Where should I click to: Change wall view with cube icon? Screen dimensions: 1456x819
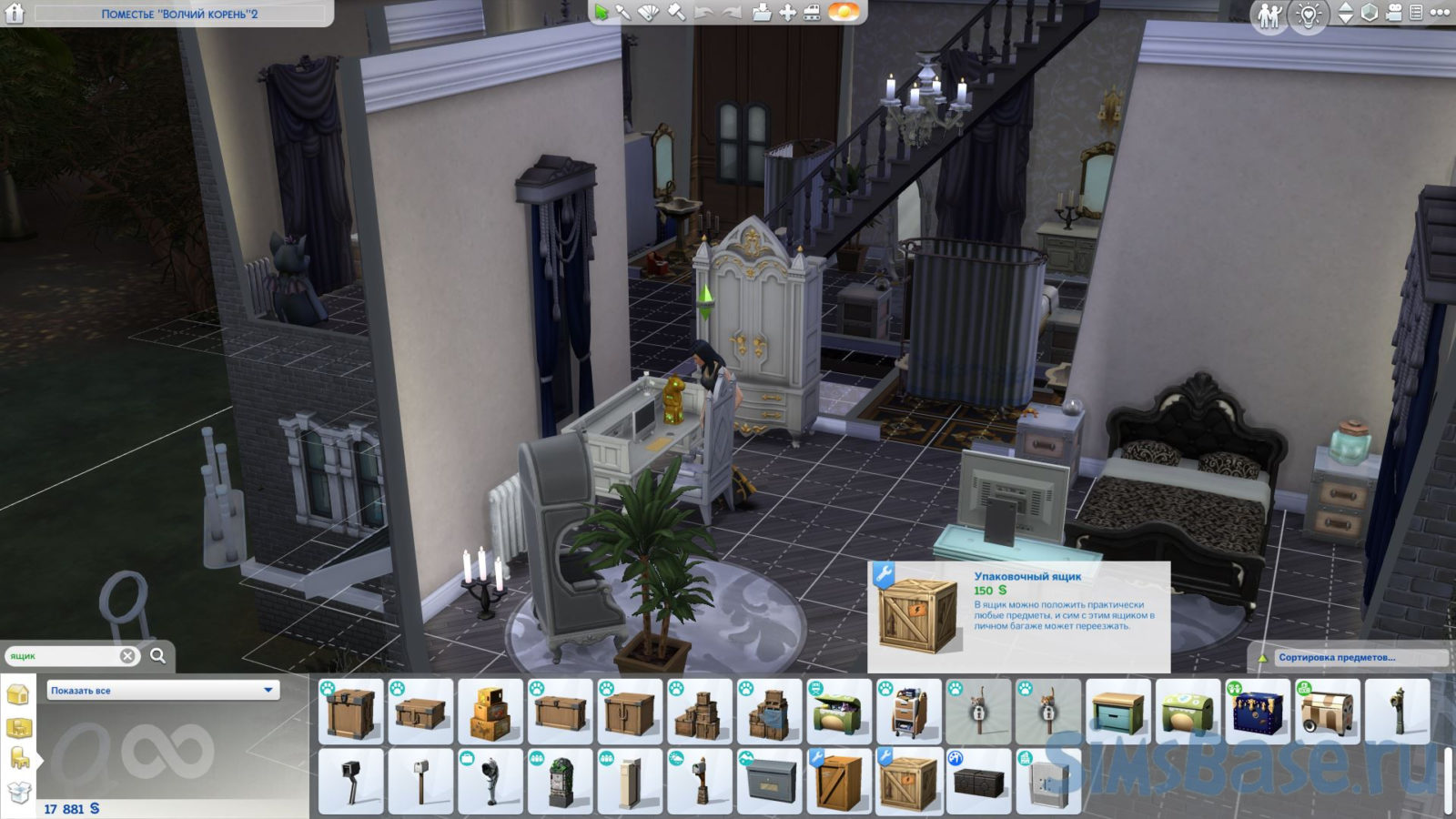coord(1370,13)
